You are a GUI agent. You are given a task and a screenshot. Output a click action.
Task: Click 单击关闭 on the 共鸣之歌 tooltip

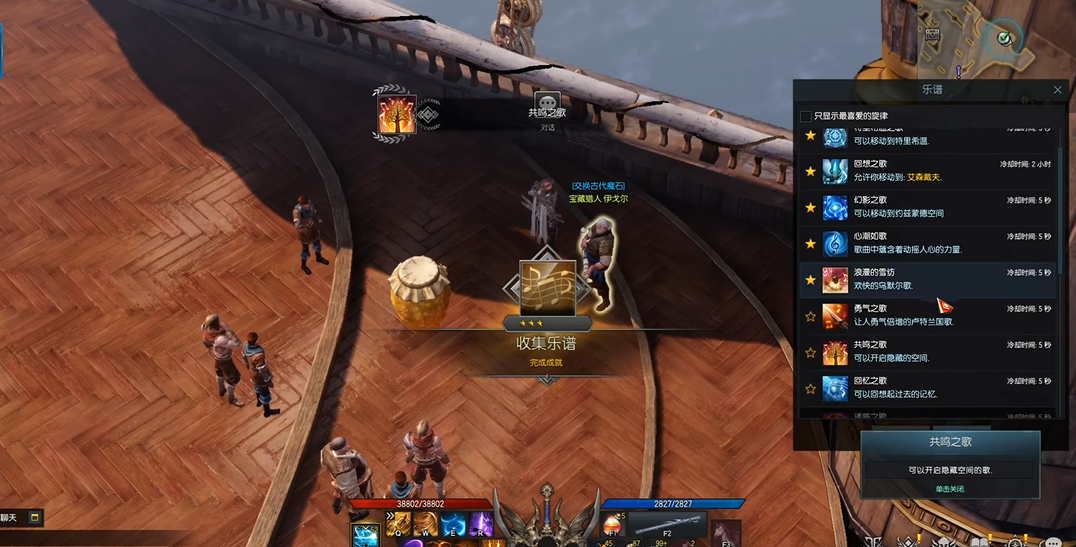pos(950,489)
